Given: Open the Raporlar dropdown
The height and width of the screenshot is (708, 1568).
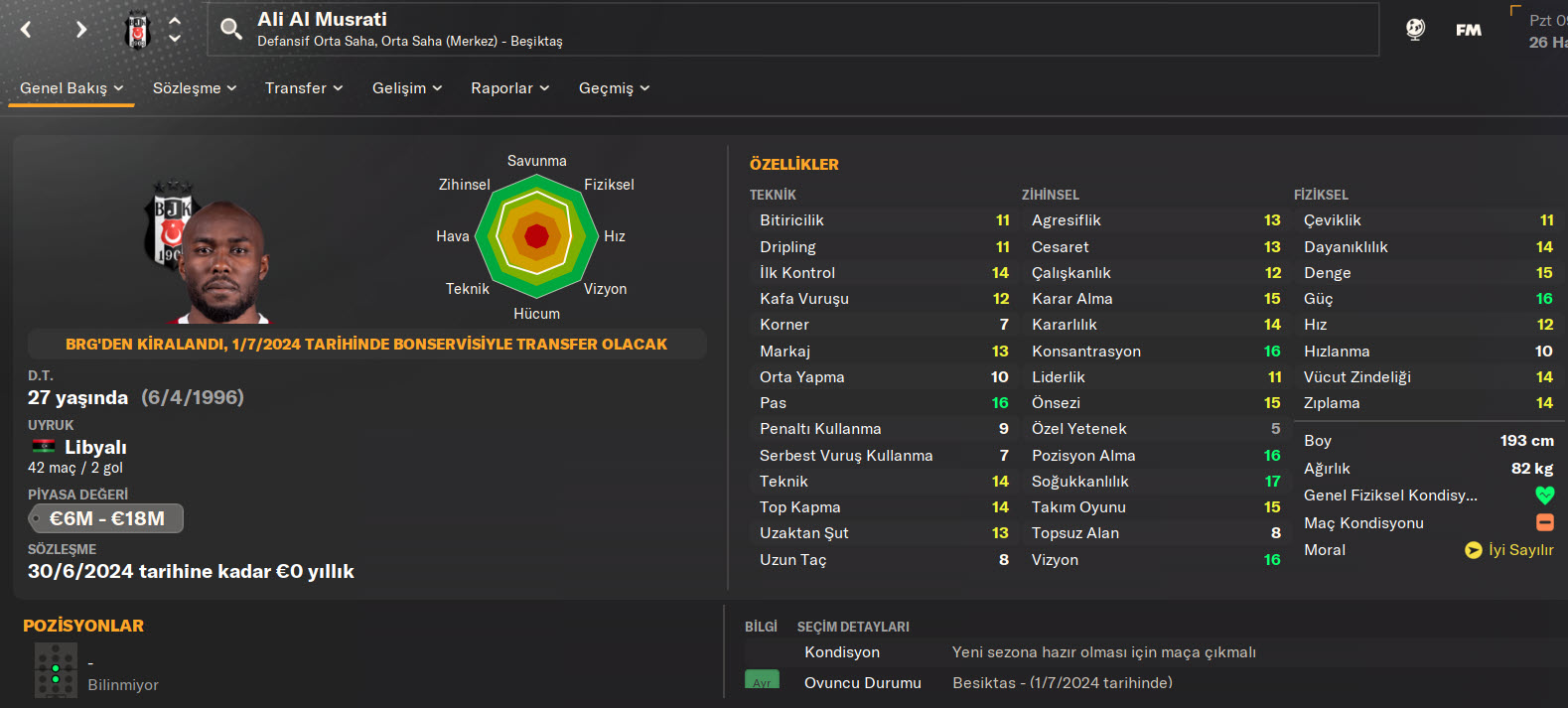Looking at the screenshot, I should tap(510, 88).
